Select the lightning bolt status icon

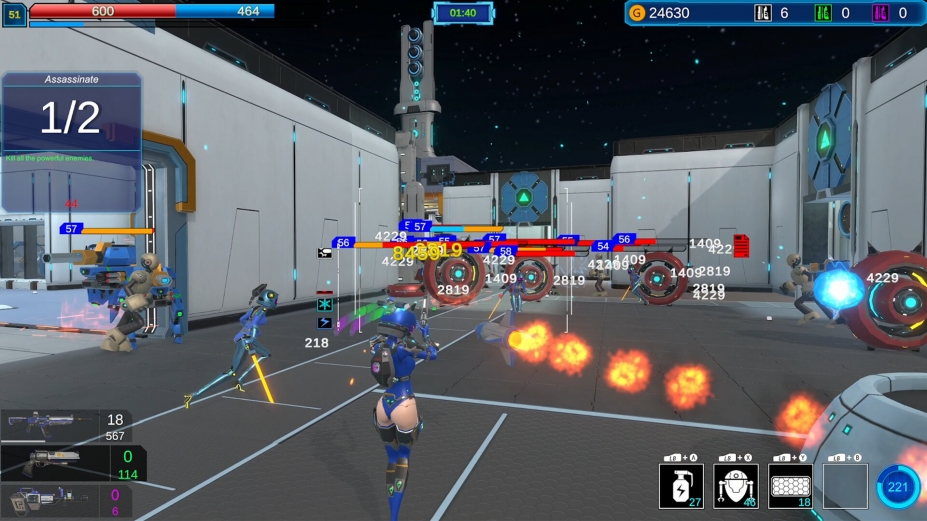pyautogui.click(x=324, y=323)
